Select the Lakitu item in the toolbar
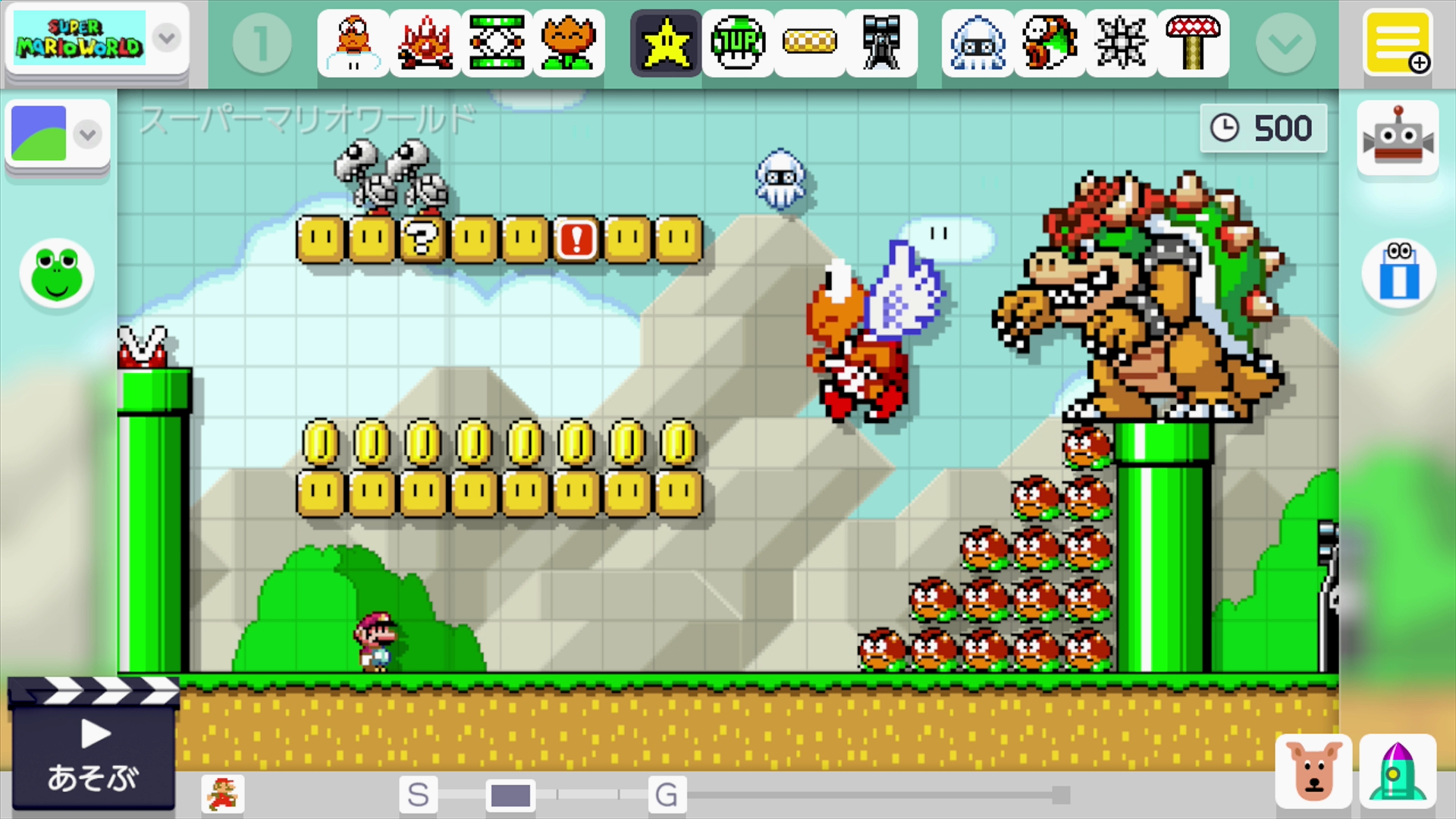The height and width of the screenshot is (819, 1456). tap(353, 43)
